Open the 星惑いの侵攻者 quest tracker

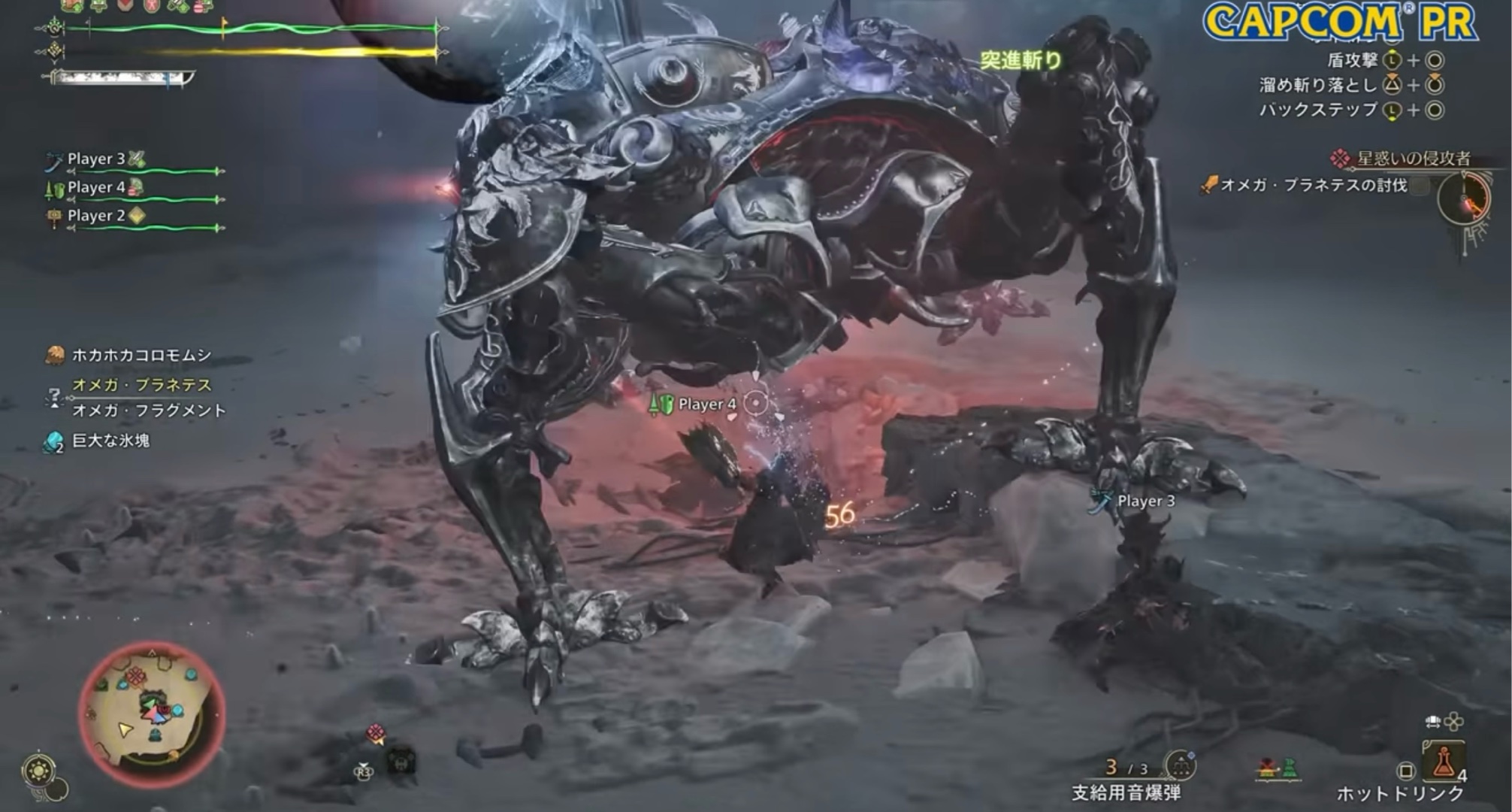[x=1413, y=159]
